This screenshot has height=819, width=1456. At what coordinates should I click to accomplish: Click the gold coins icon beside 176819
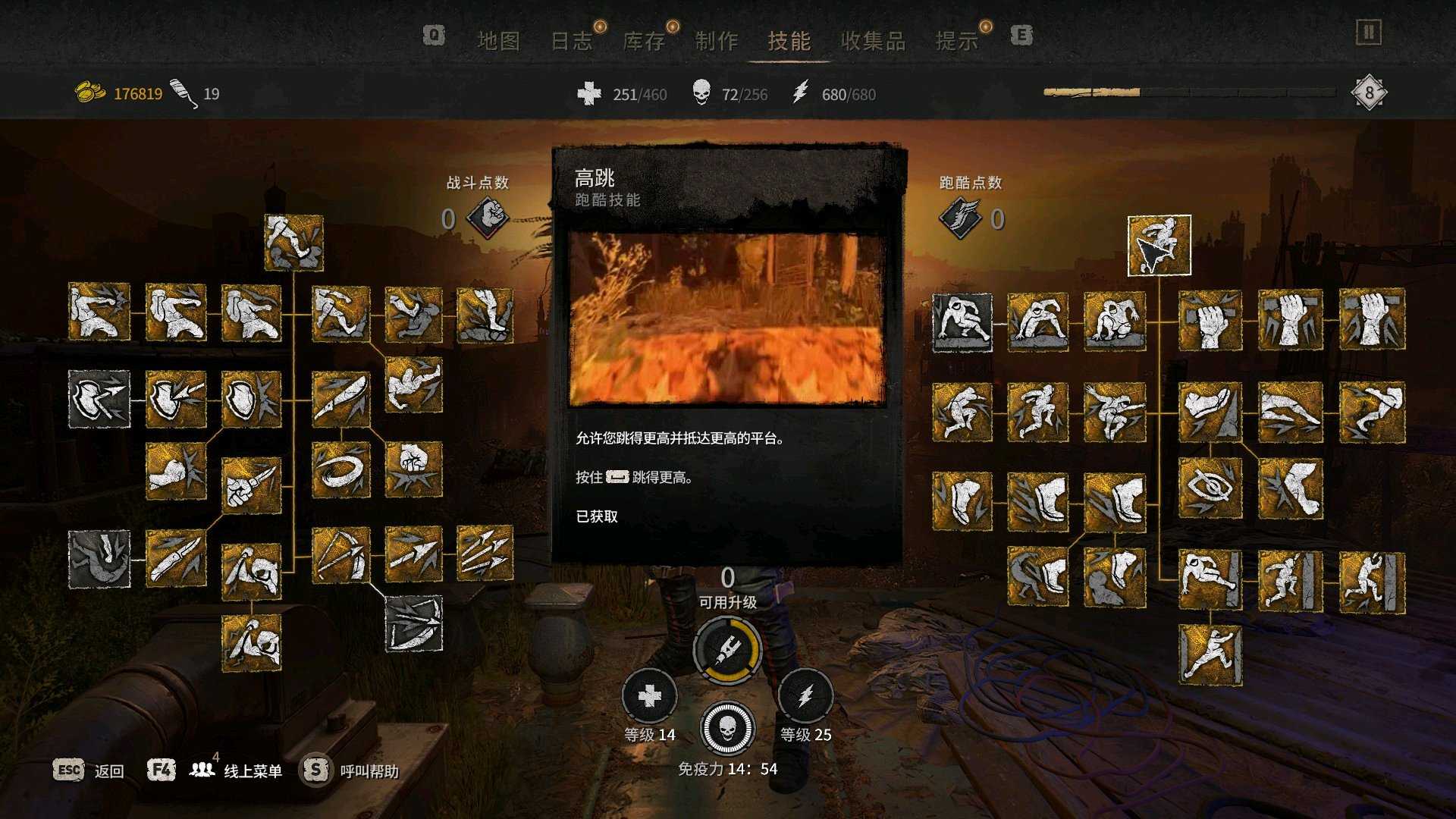click(89, 91)
